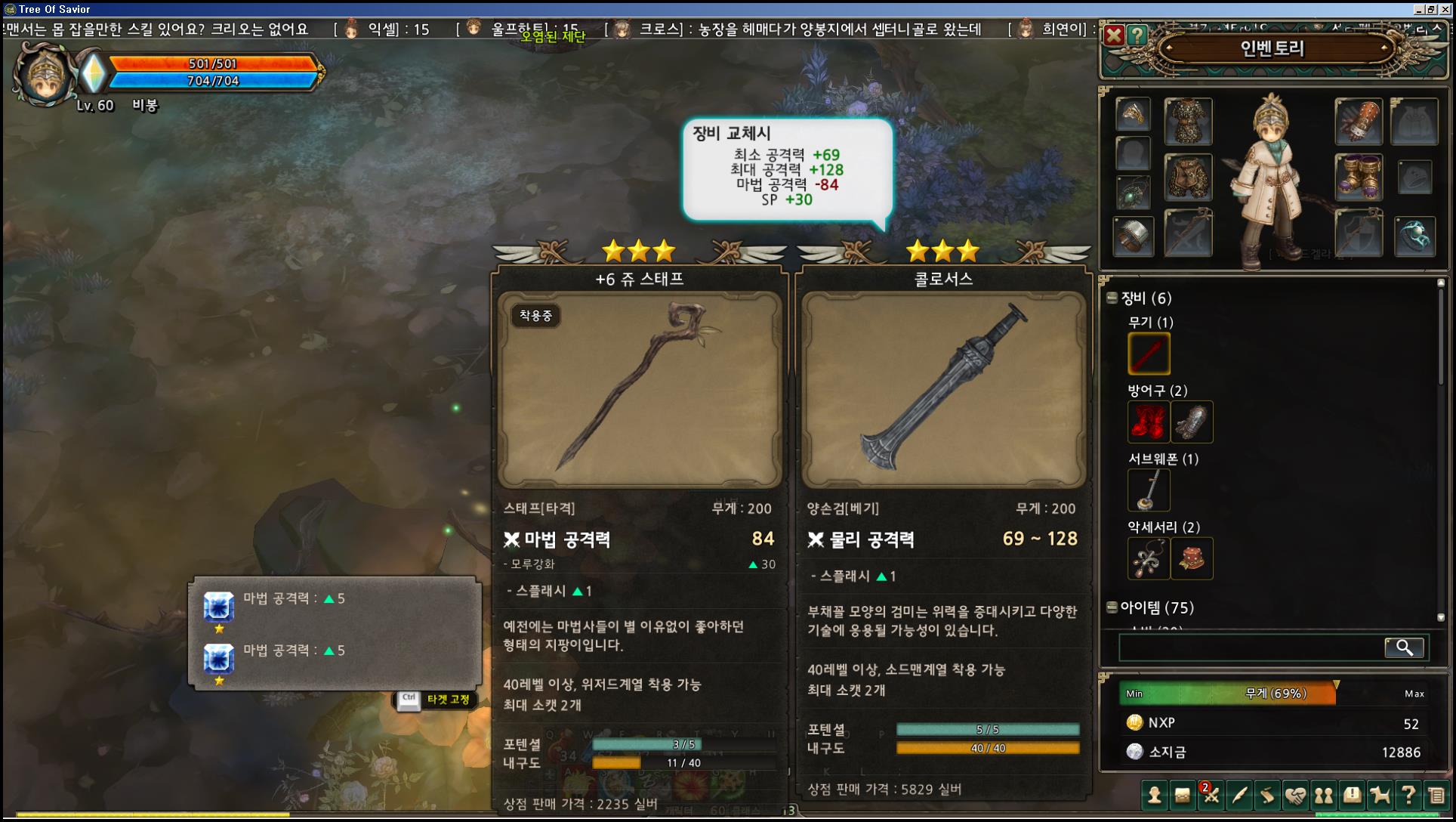Click the inventory chest icon on bottom toolbar
This screenshot has width=1456, height=822.
pyautogui.click(x=1181, y=796)
